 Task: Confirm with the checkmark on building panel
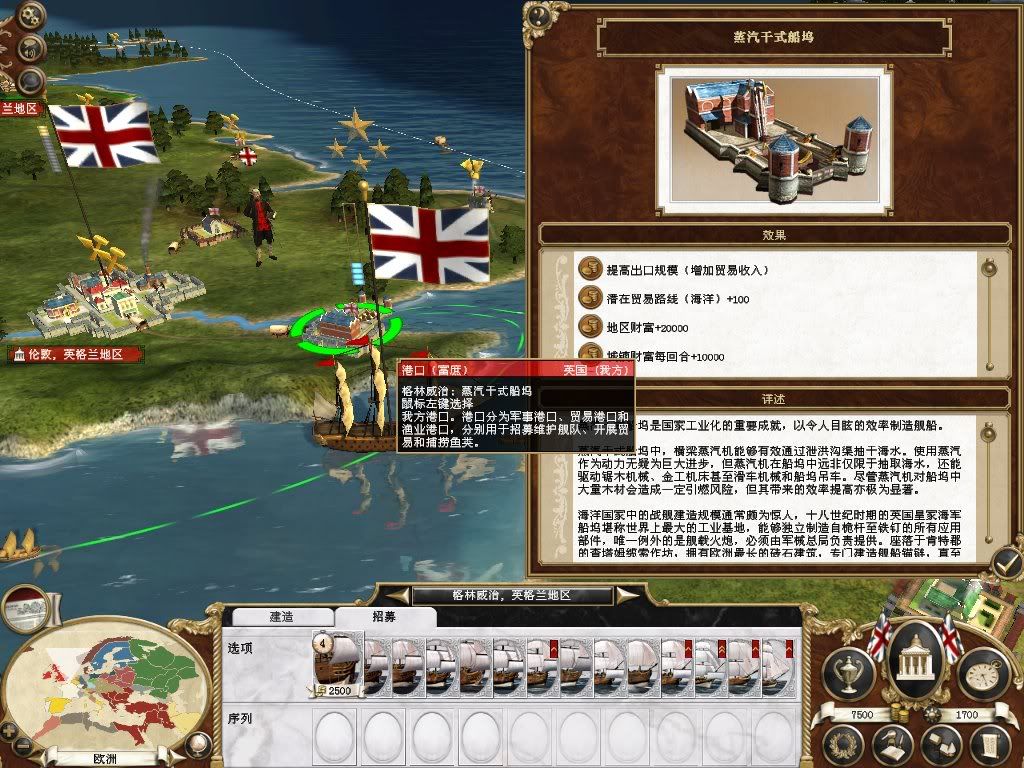tap(1007, 560)
